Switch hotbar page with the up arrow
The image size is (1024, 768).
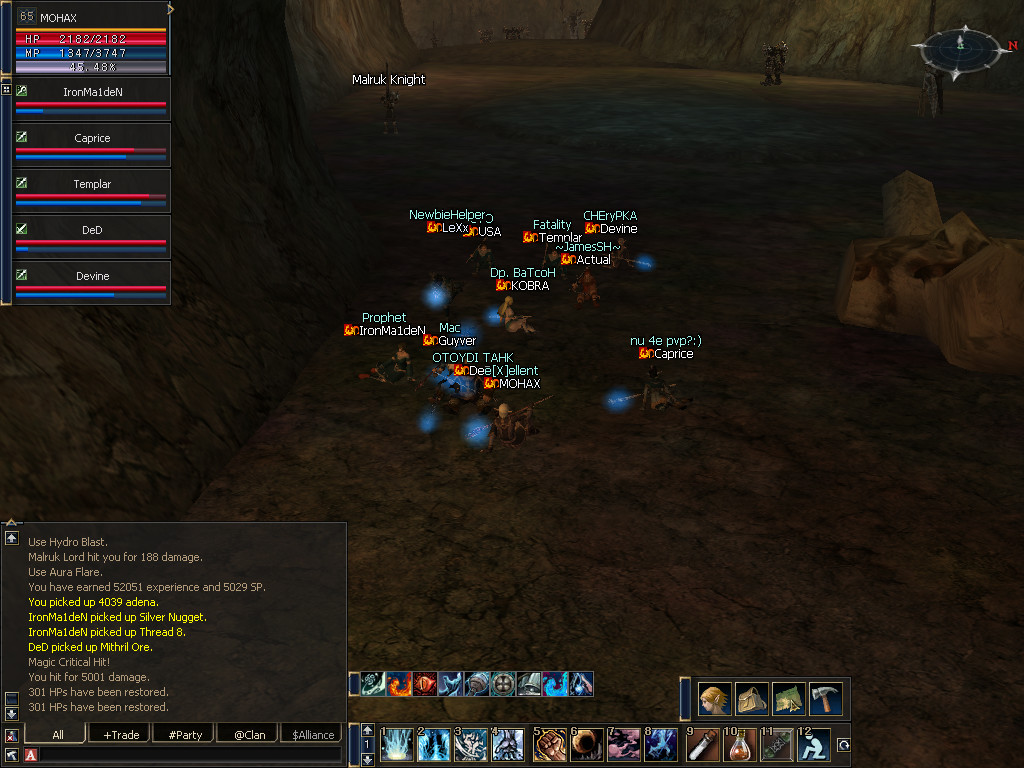[368, 730]
